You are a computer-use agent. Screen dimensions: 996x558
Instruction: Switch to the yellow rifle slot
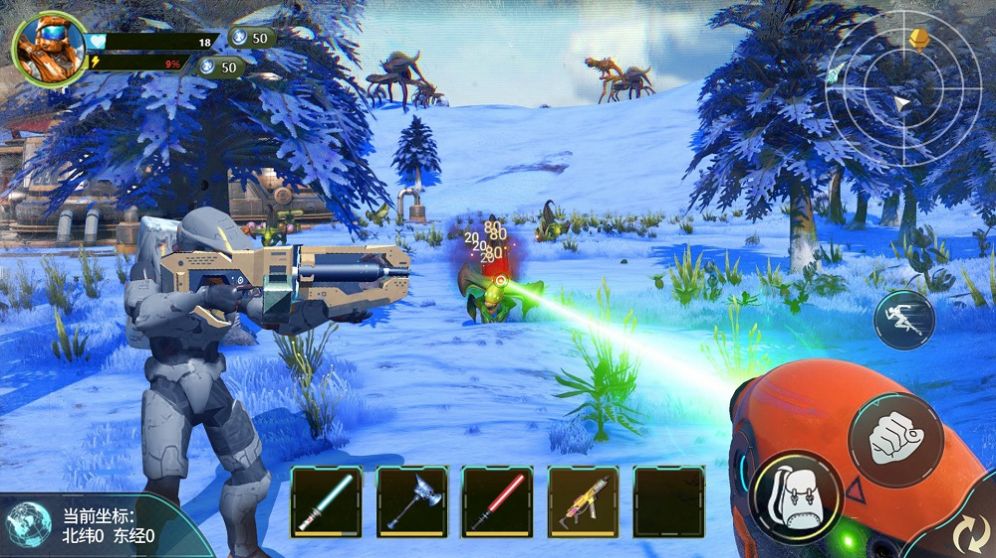pos(583,501)
